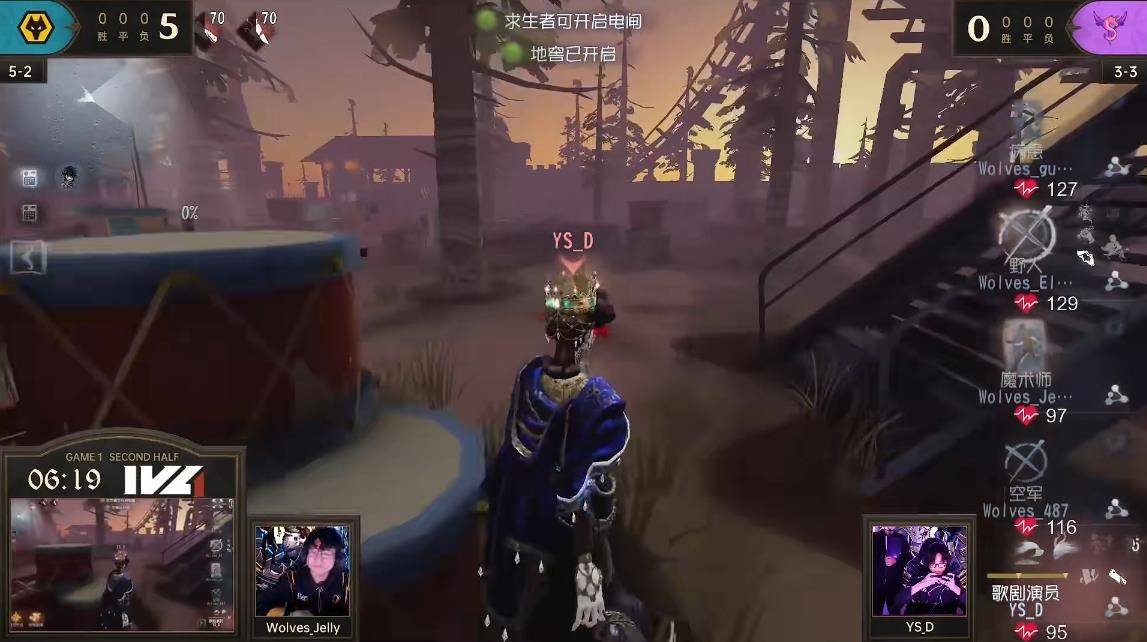Show persona web for Wolves_gu
The height and width of the screenshot is (642, 1147).
click(x=1116, y=167)
